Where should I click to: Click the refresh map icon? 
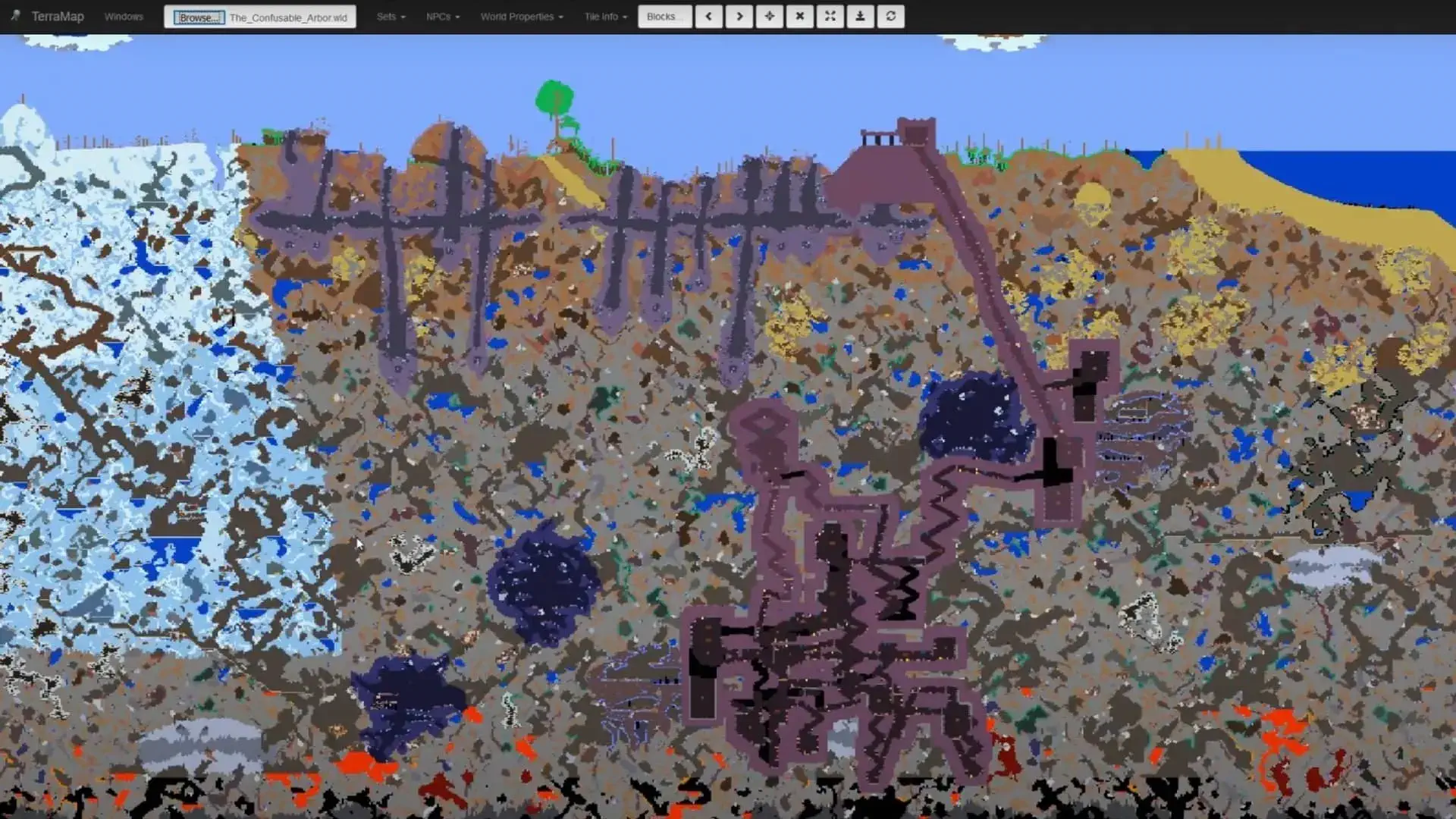[x=890, y=16]
